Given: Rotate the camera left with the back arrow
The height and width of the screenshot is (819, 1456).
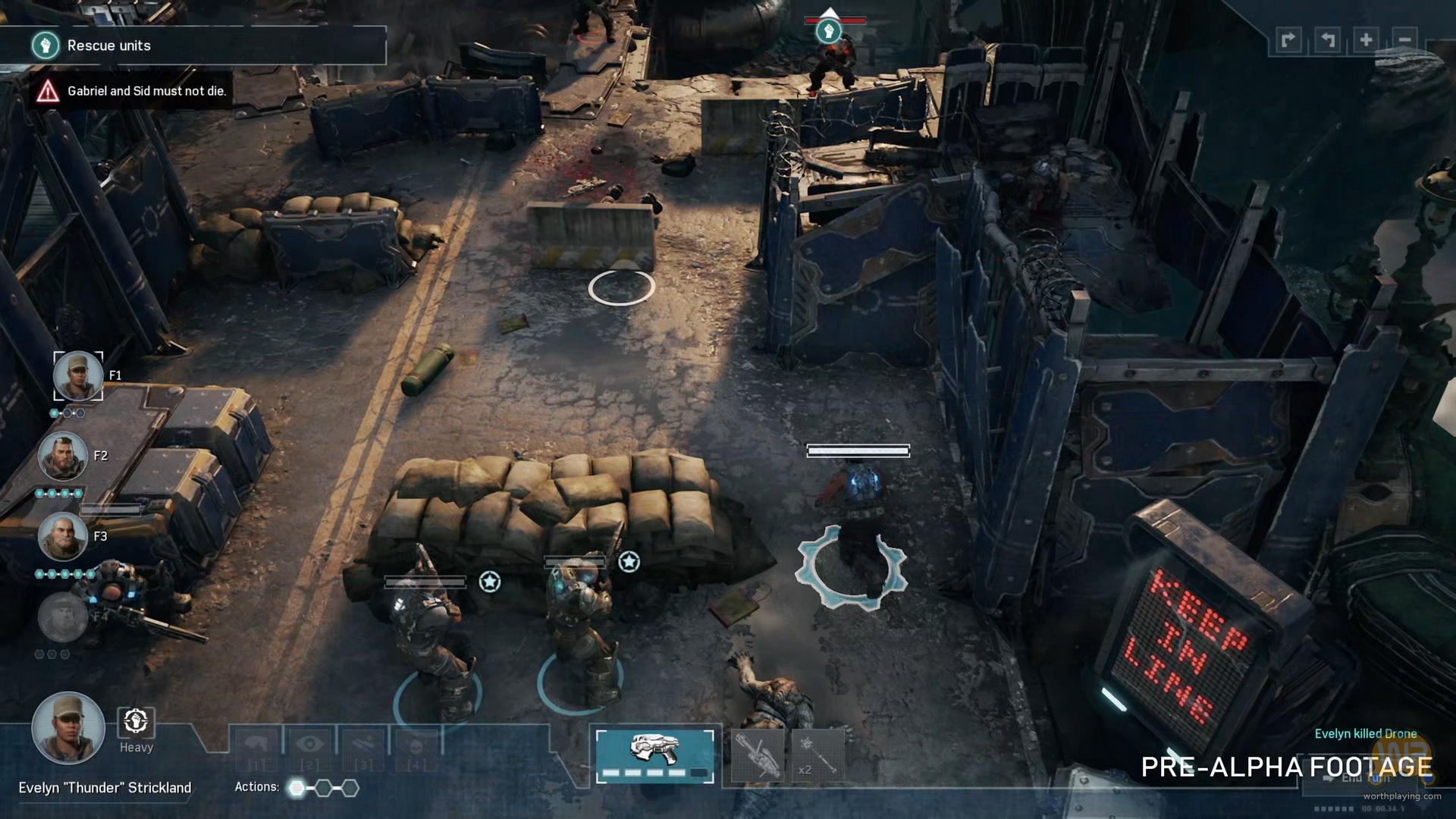Looking at the screenshot, I should click(x=1326, y=39).
